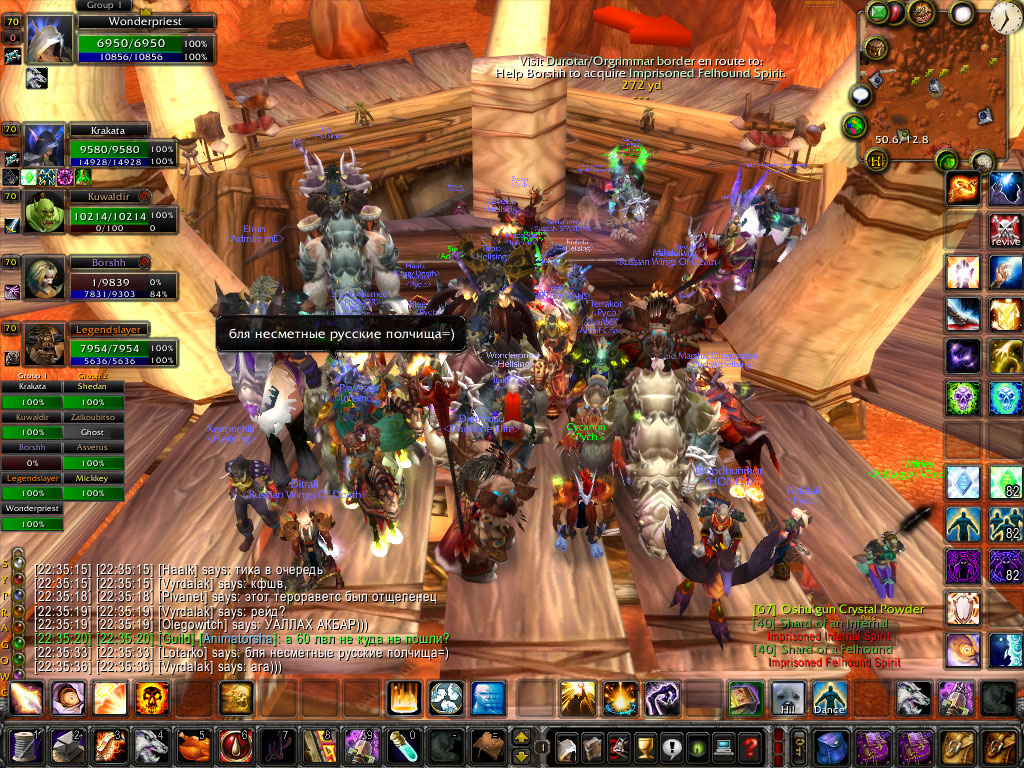Click the clock button by the minimap
This screenshot has width=1024, height=768.
(1006, 16)
